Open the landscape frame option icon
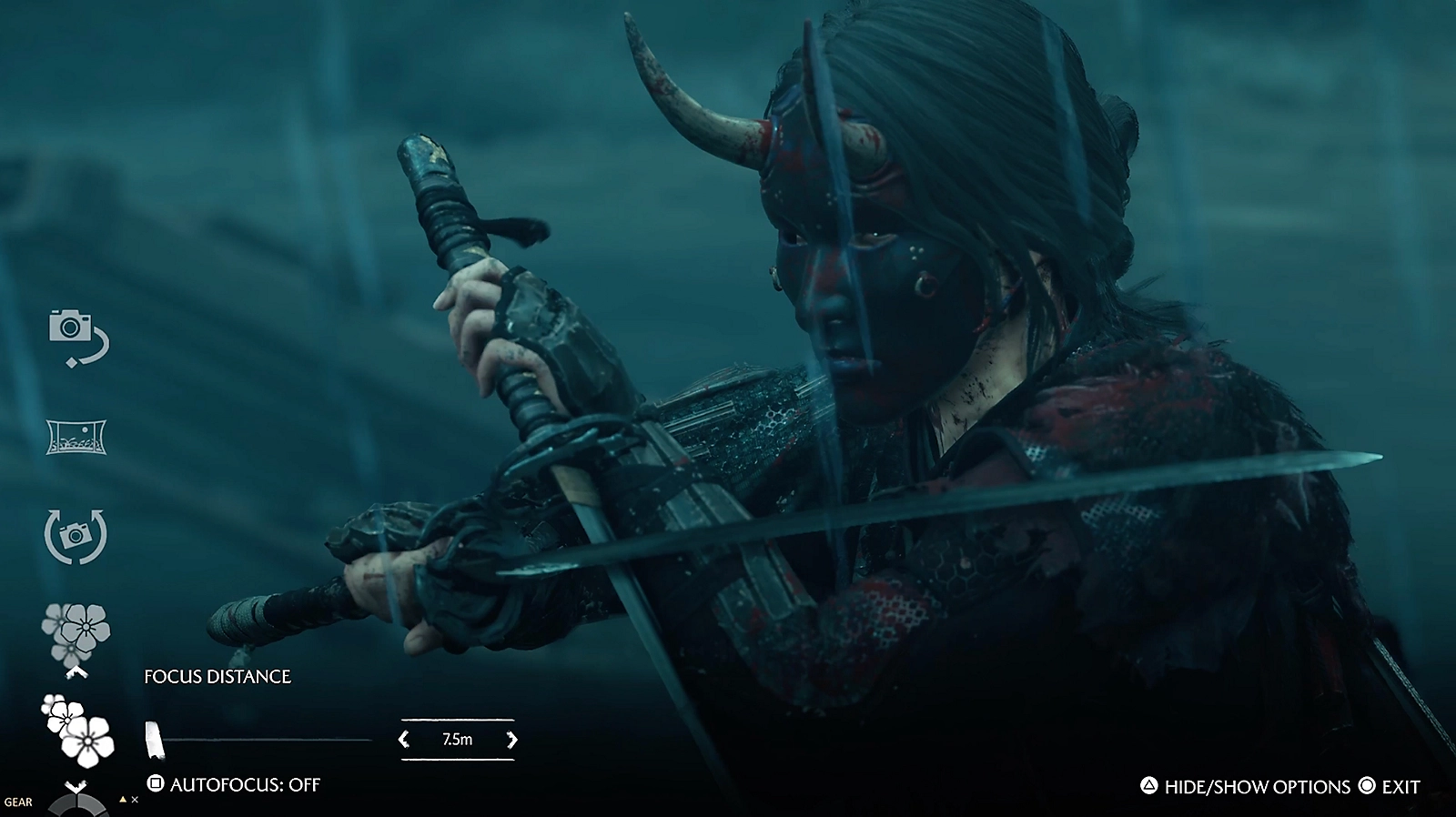Screen dimensions: 1456x817 point(76,437)
